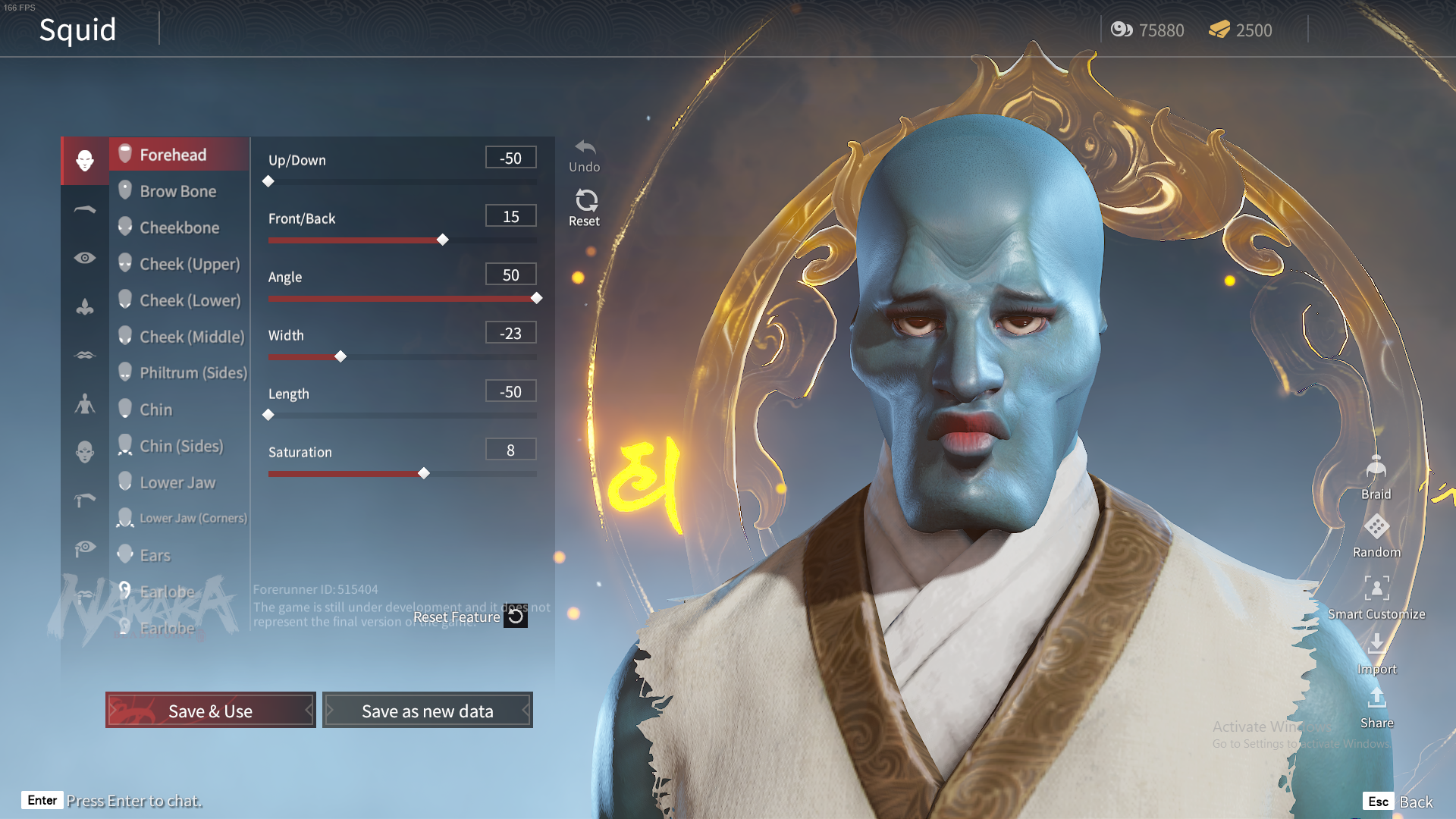The height and width of the screenshot is (819, 1456).
Task: Open the Braid hairstyle option
Action: click(1376, 468)
